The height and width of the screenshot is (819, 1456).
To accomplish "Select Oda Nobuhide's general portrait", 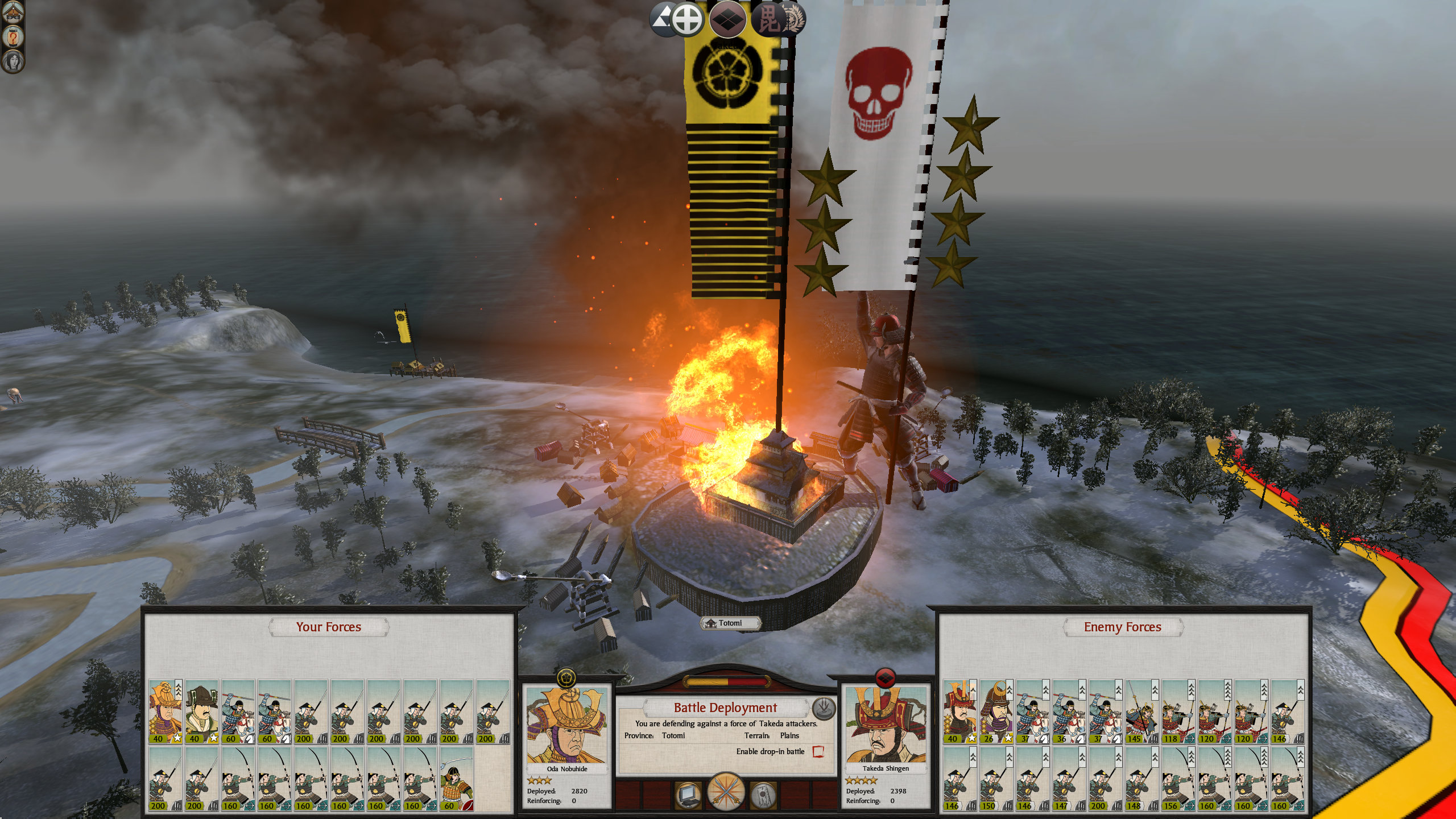I will [x=566, y=725].
